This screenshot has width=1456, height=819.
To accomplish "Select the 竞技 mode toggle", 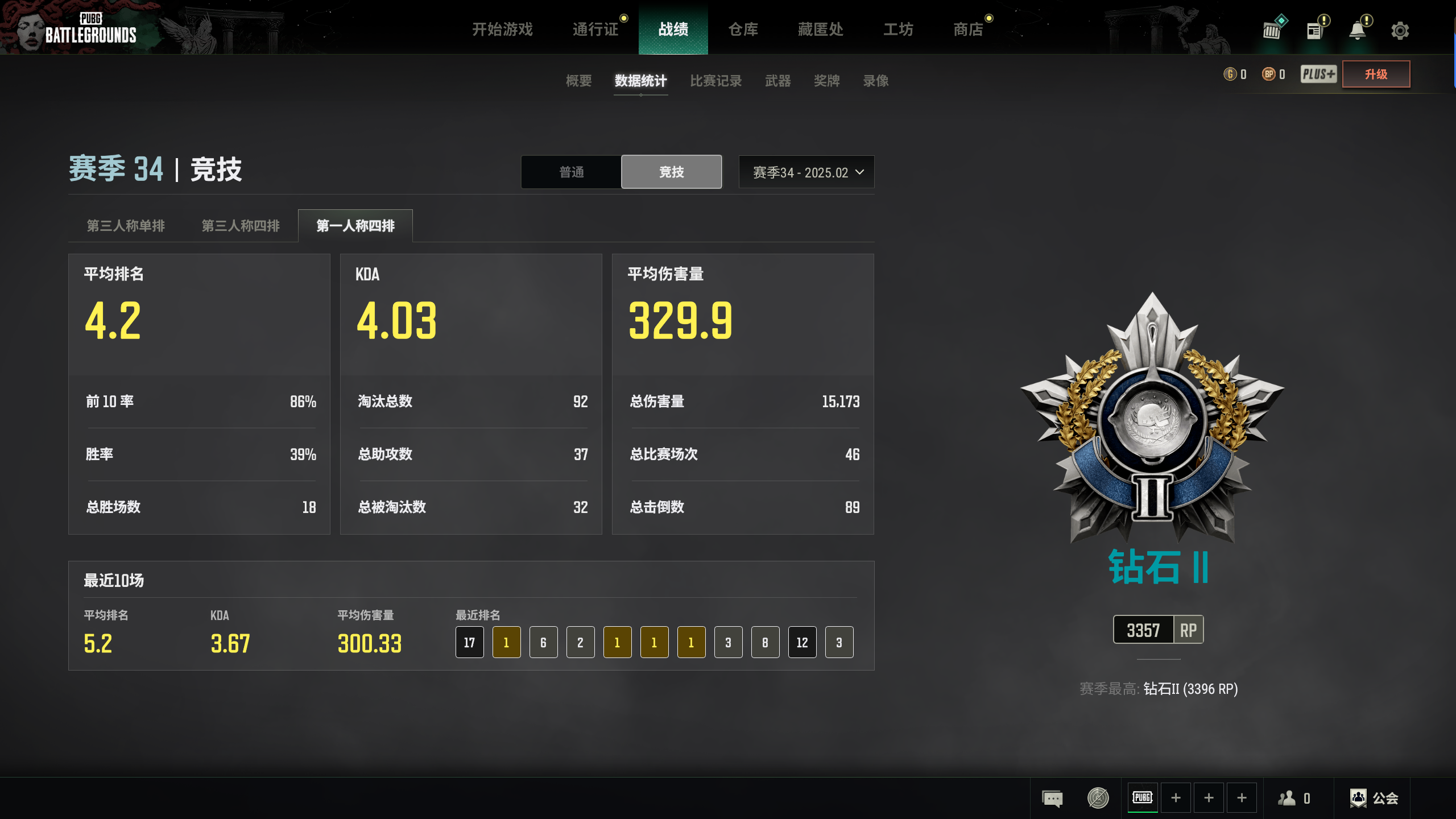I will (x=671, y=172).
